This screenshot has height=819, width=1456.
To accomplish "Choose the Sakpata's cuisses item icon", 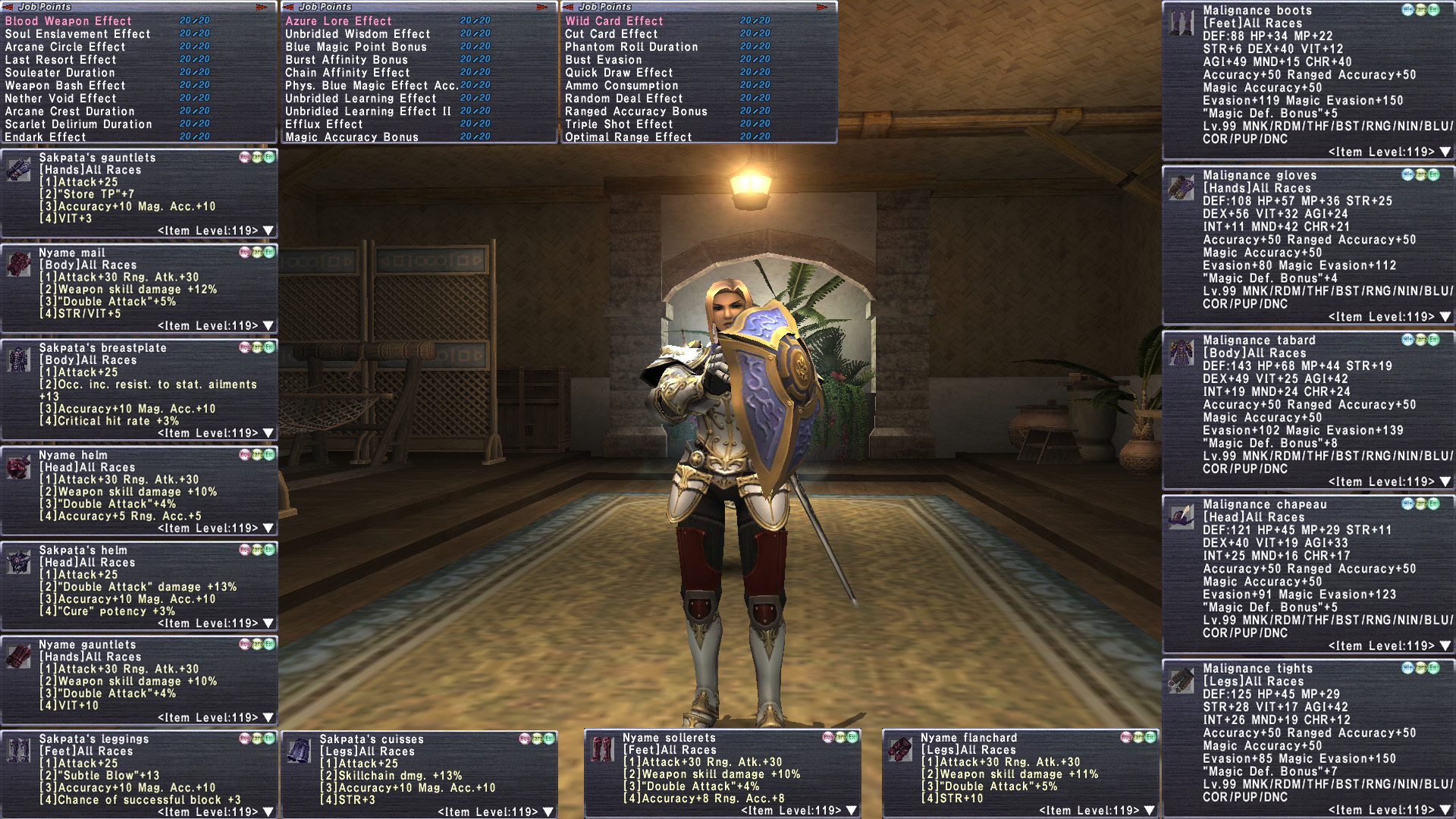I will tap(300, 751).
